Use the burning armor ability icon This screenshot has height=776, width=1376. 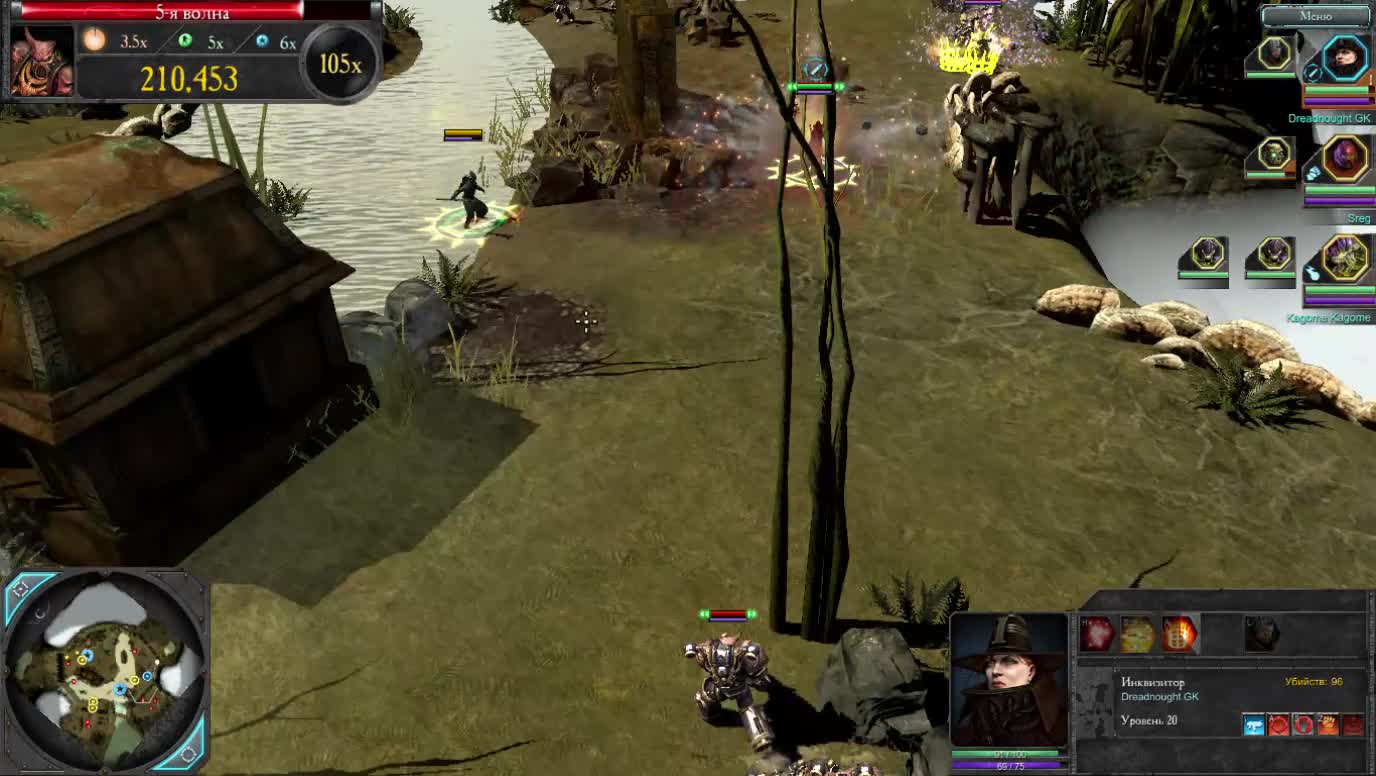[1180, 632]
